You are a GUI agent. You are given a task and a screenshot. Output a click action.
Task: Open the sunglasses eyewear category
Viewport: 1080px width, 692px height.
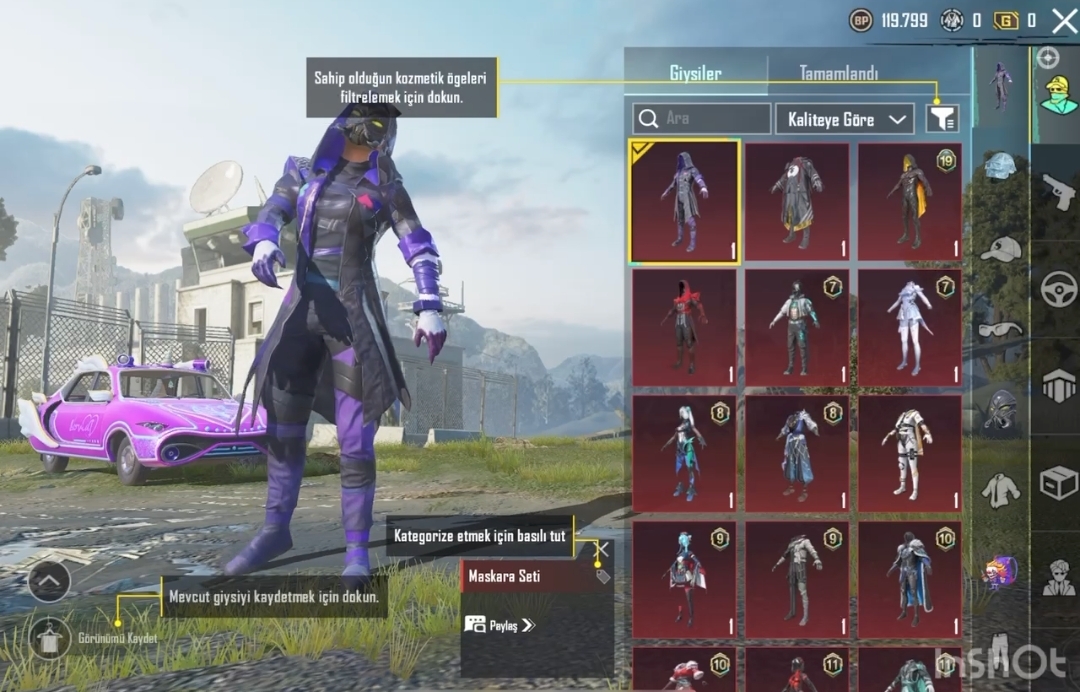[x=1000, y=328]
